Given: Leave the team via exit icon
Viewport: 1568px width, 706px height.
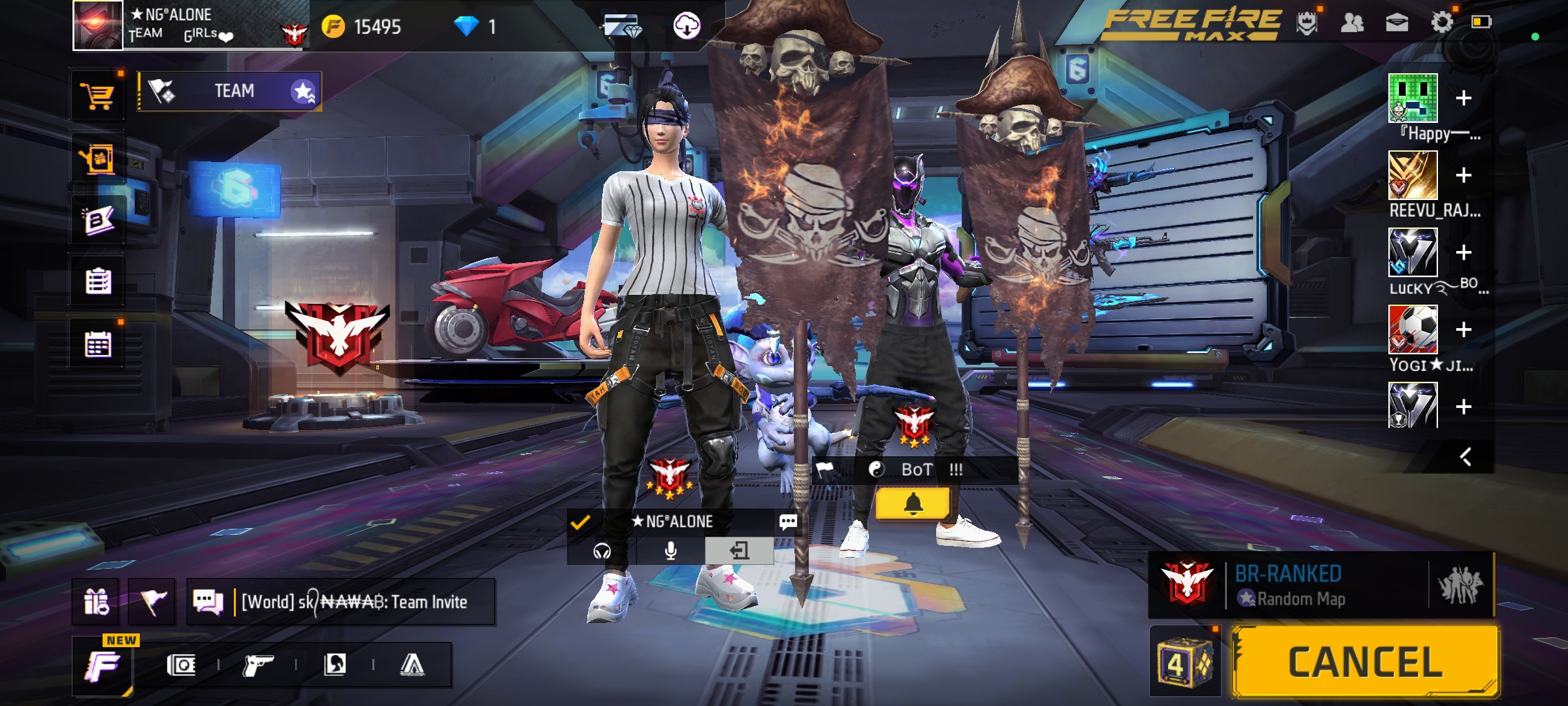Looking at the screenshot, I should tap(739, 551).
